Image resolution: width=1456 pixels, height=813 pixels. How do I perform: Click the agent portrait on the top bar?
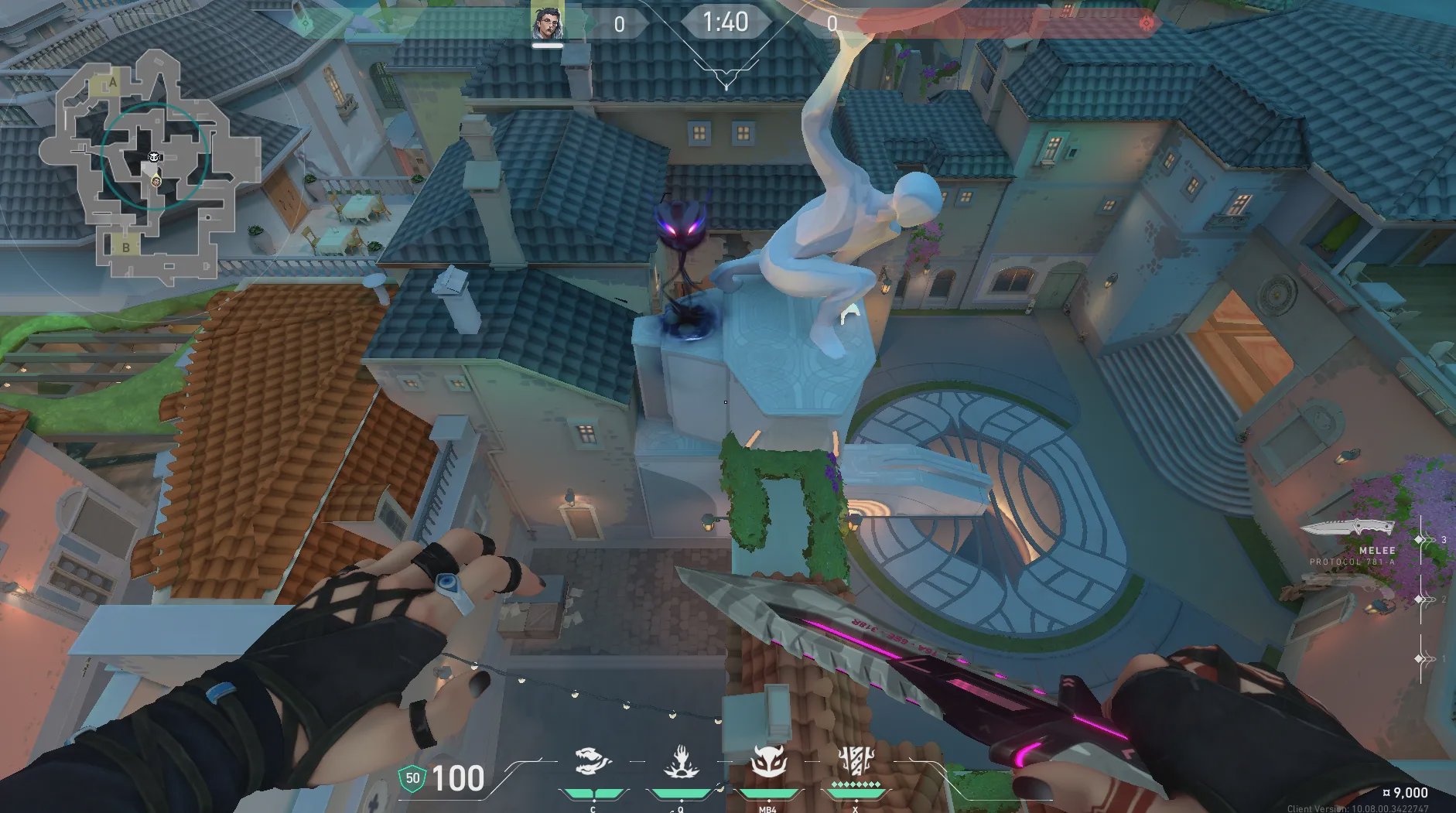pos(547,22)
